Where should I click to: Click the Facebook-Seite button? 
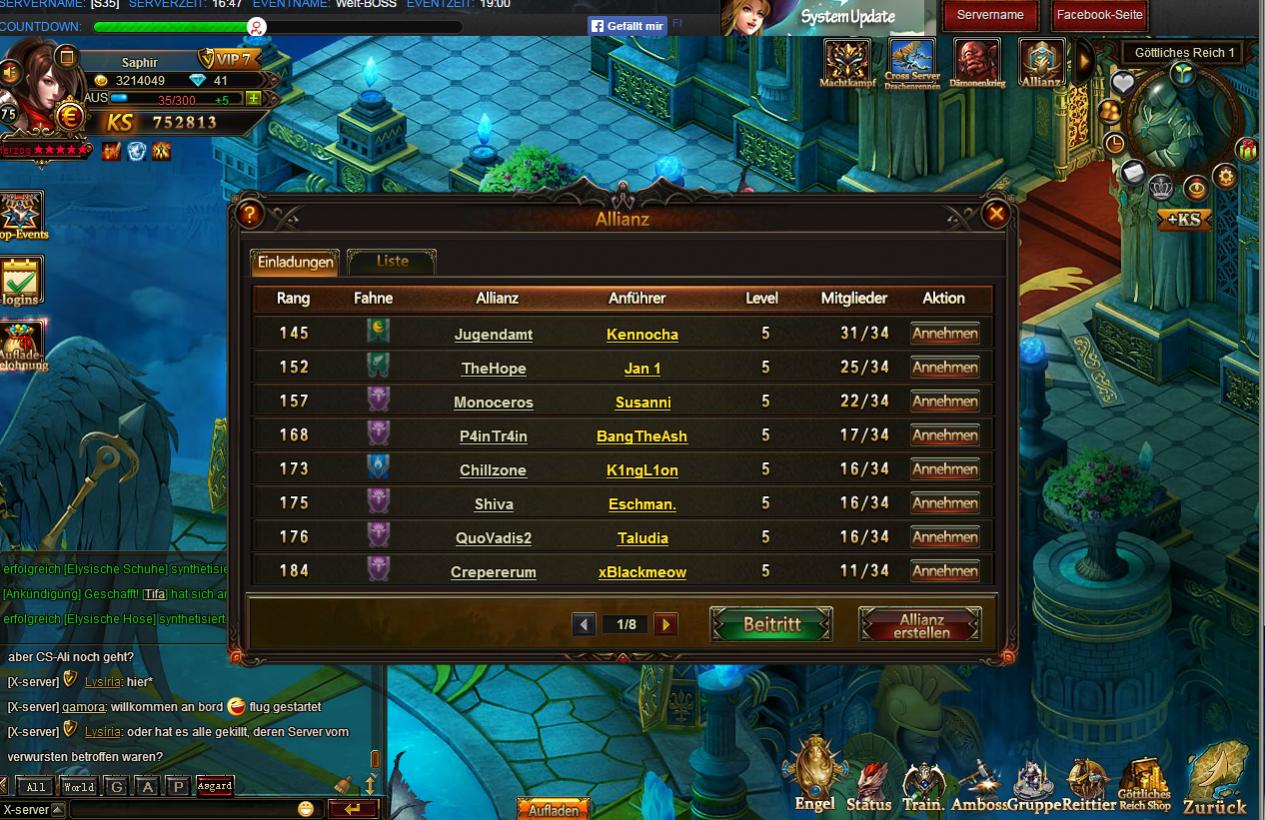1100,15
